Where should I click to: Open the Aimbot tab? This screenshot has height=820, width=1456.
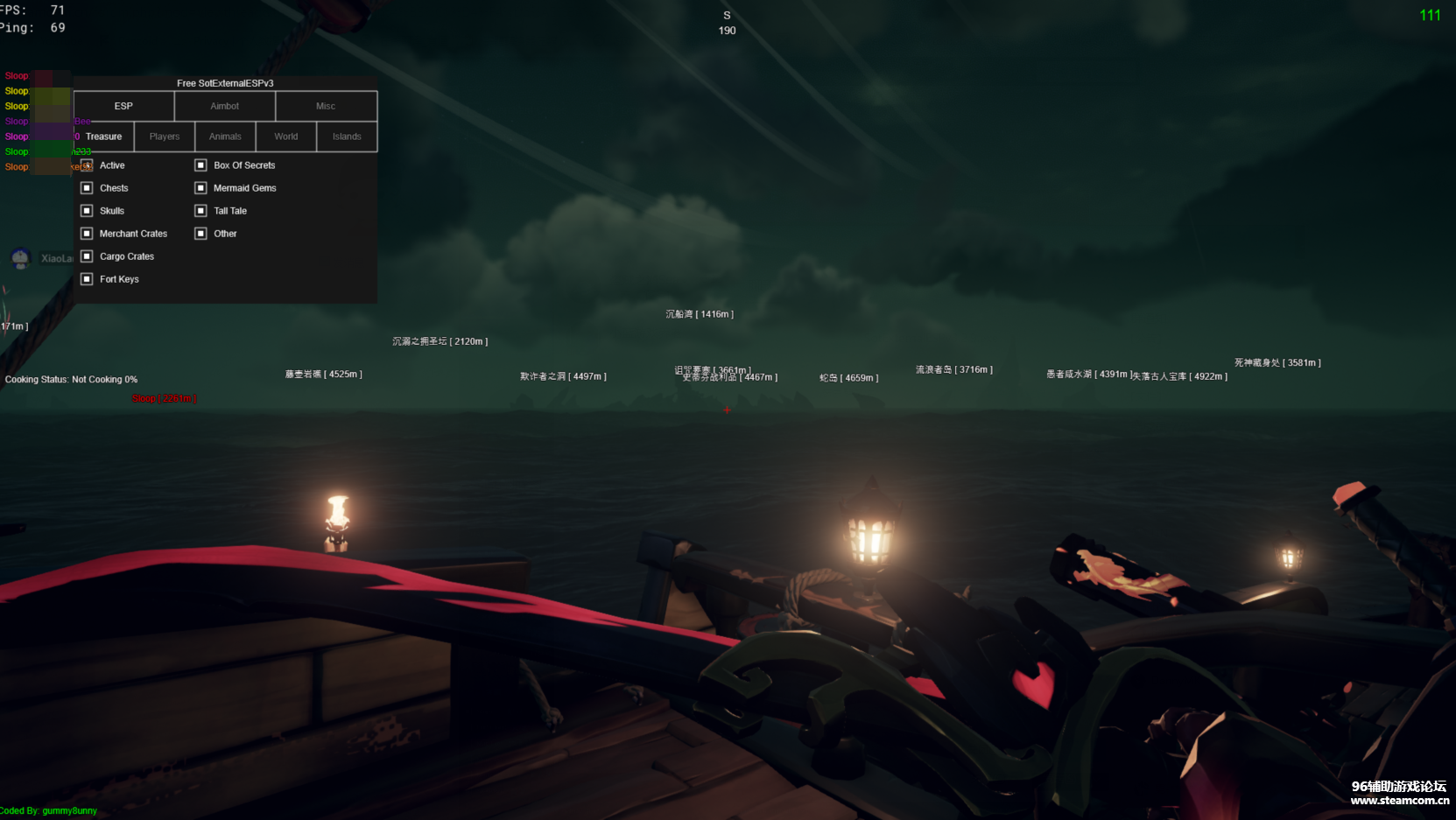[x=225, y=106]
